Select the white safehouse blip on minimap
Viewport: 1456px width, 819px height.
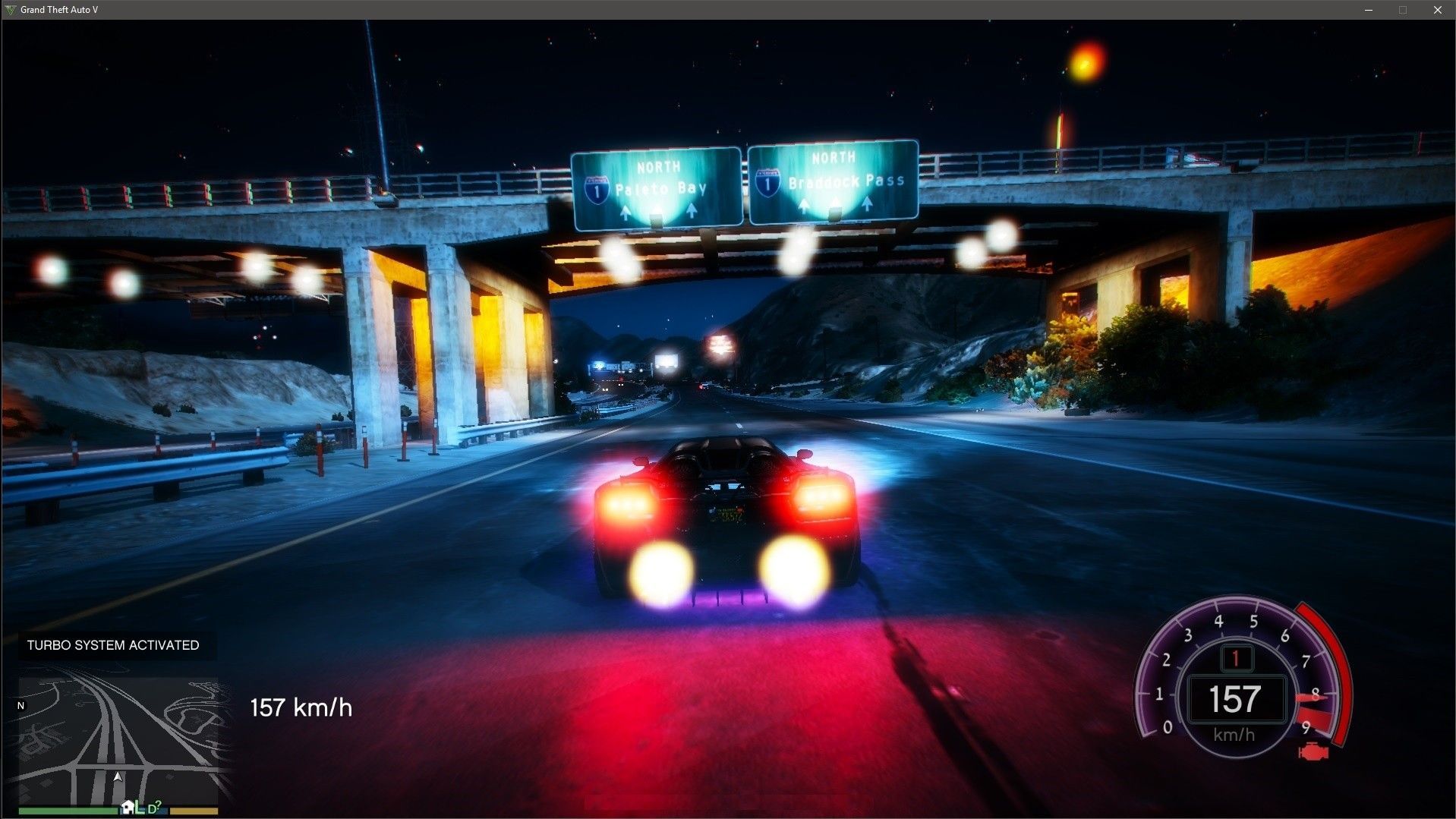click(128, 808)
